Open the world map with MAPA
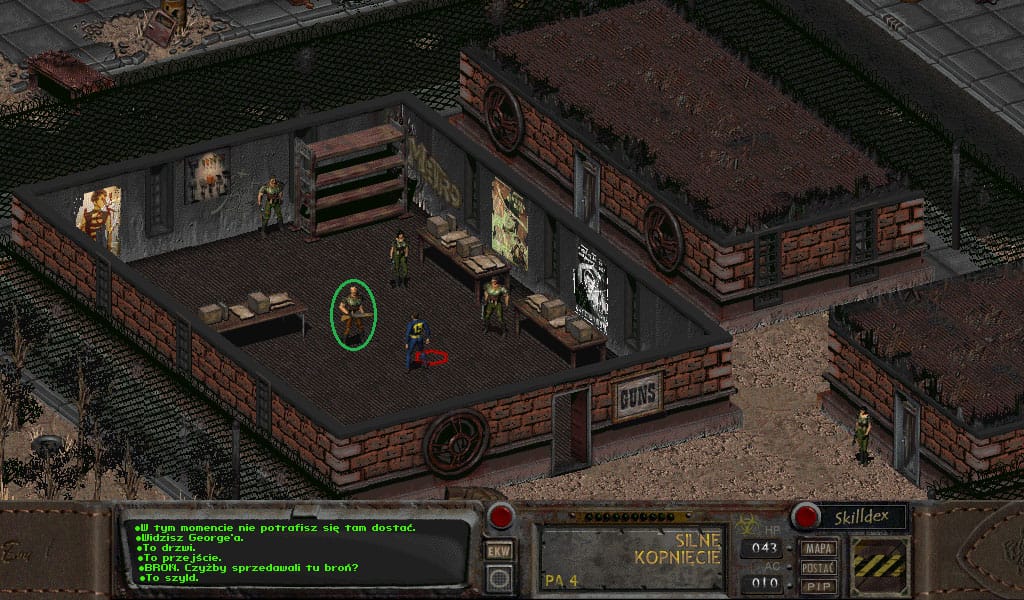 [819, 549]
